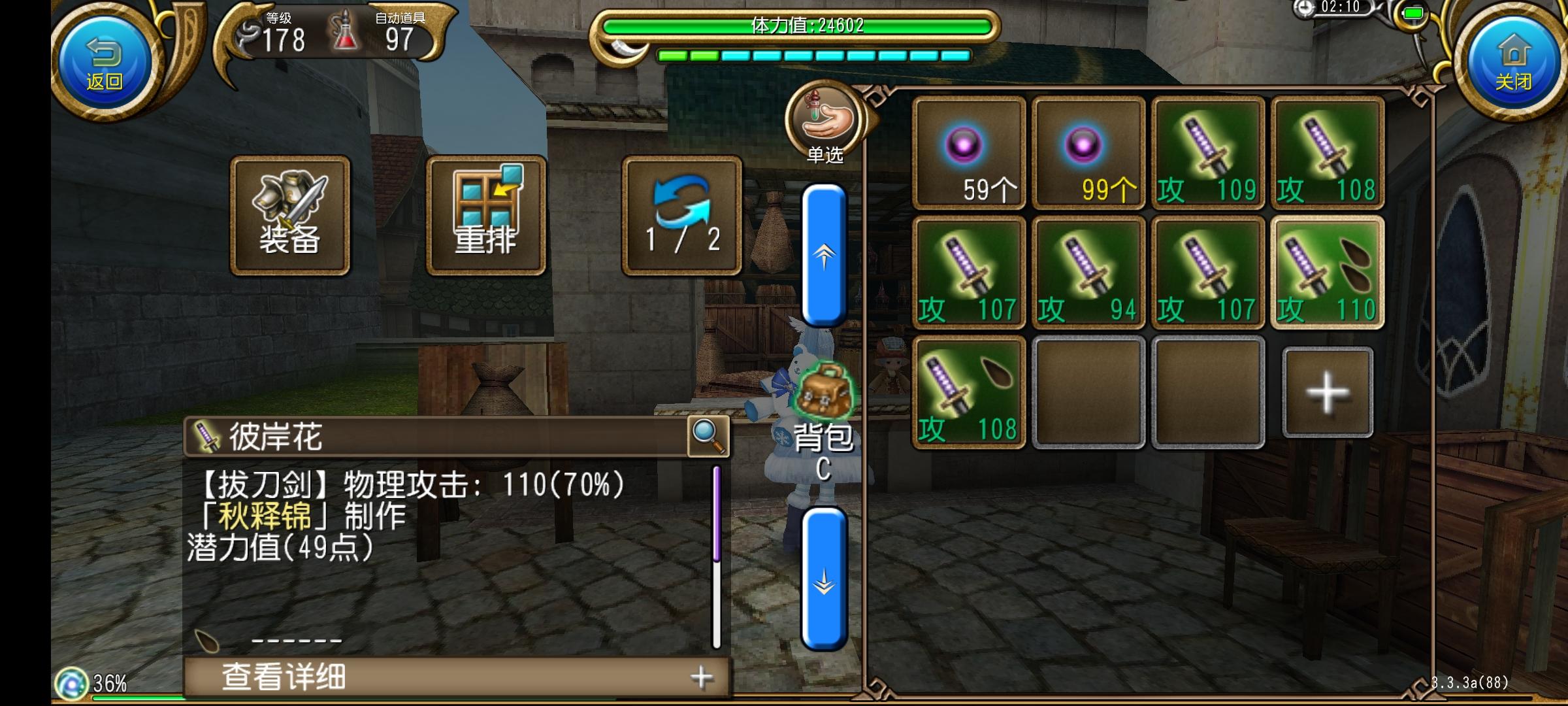Tap the plus icon on the empty slot
This screenshot has height=706, width=1568.
click(x=1326, y=392)
